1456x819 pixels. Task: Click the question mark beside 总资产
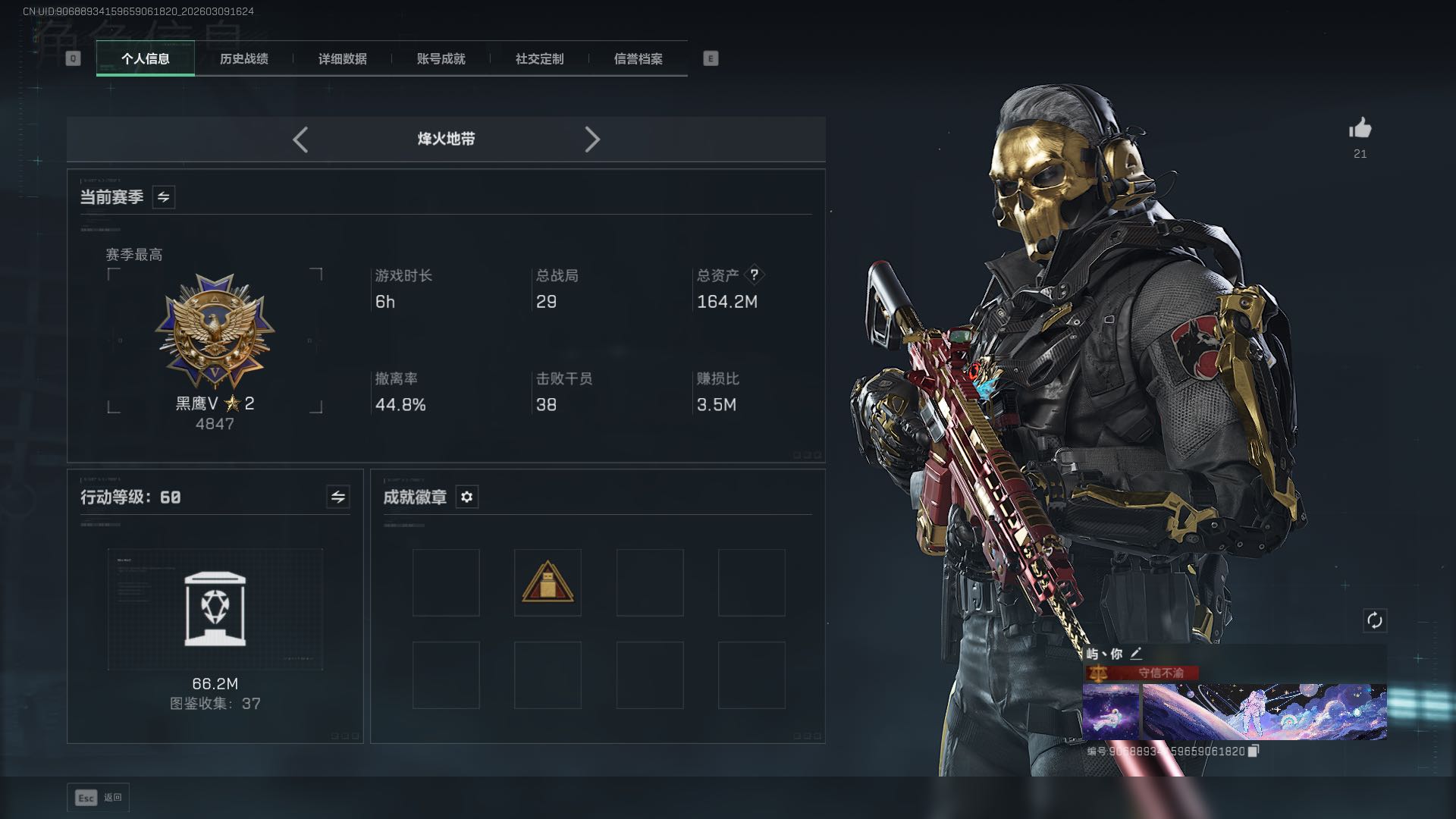pos(754,275)
